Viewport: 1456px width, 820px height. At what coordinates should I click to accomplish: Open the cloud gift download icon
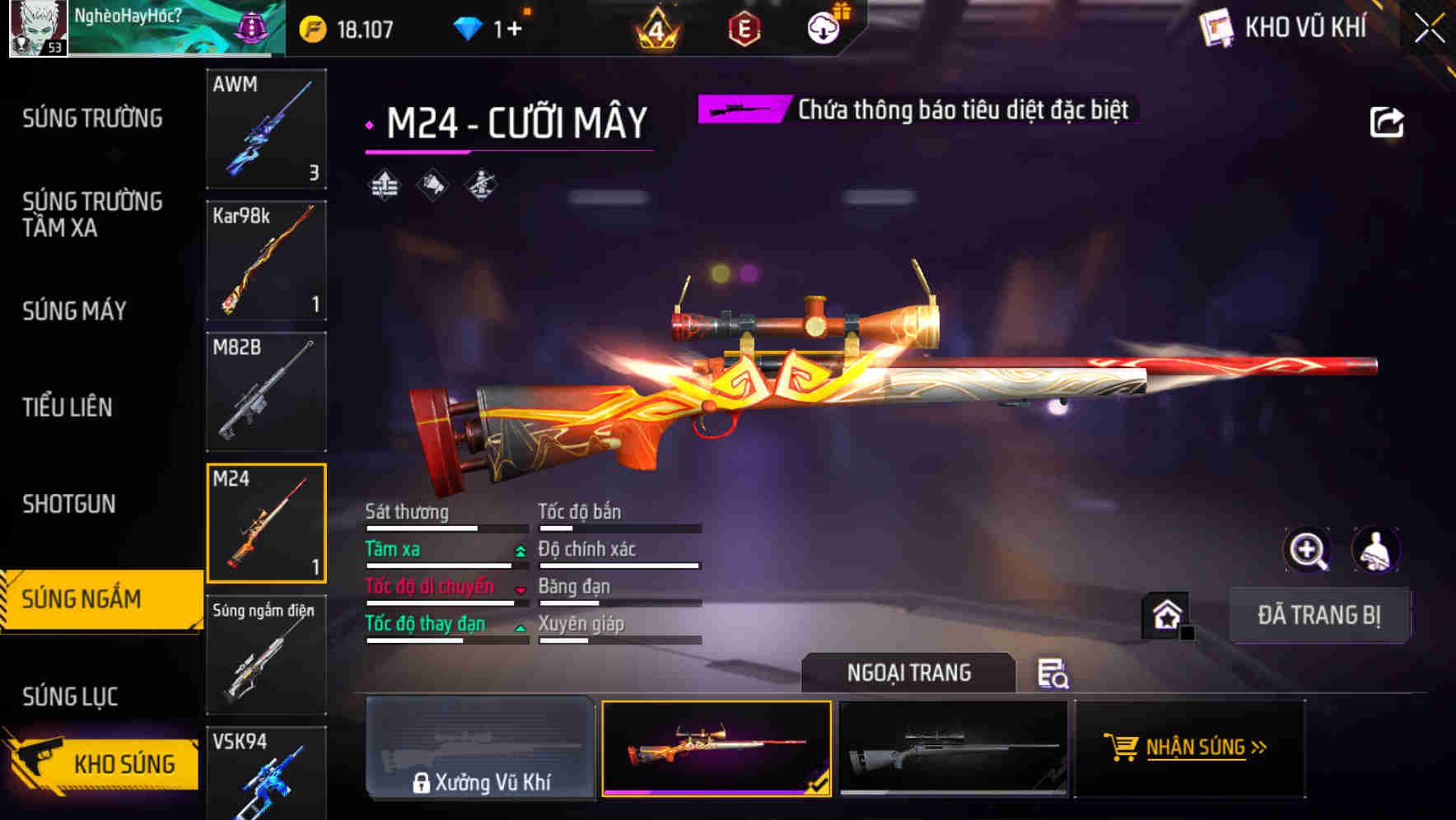pyautogui.click(x=824, y=27)
